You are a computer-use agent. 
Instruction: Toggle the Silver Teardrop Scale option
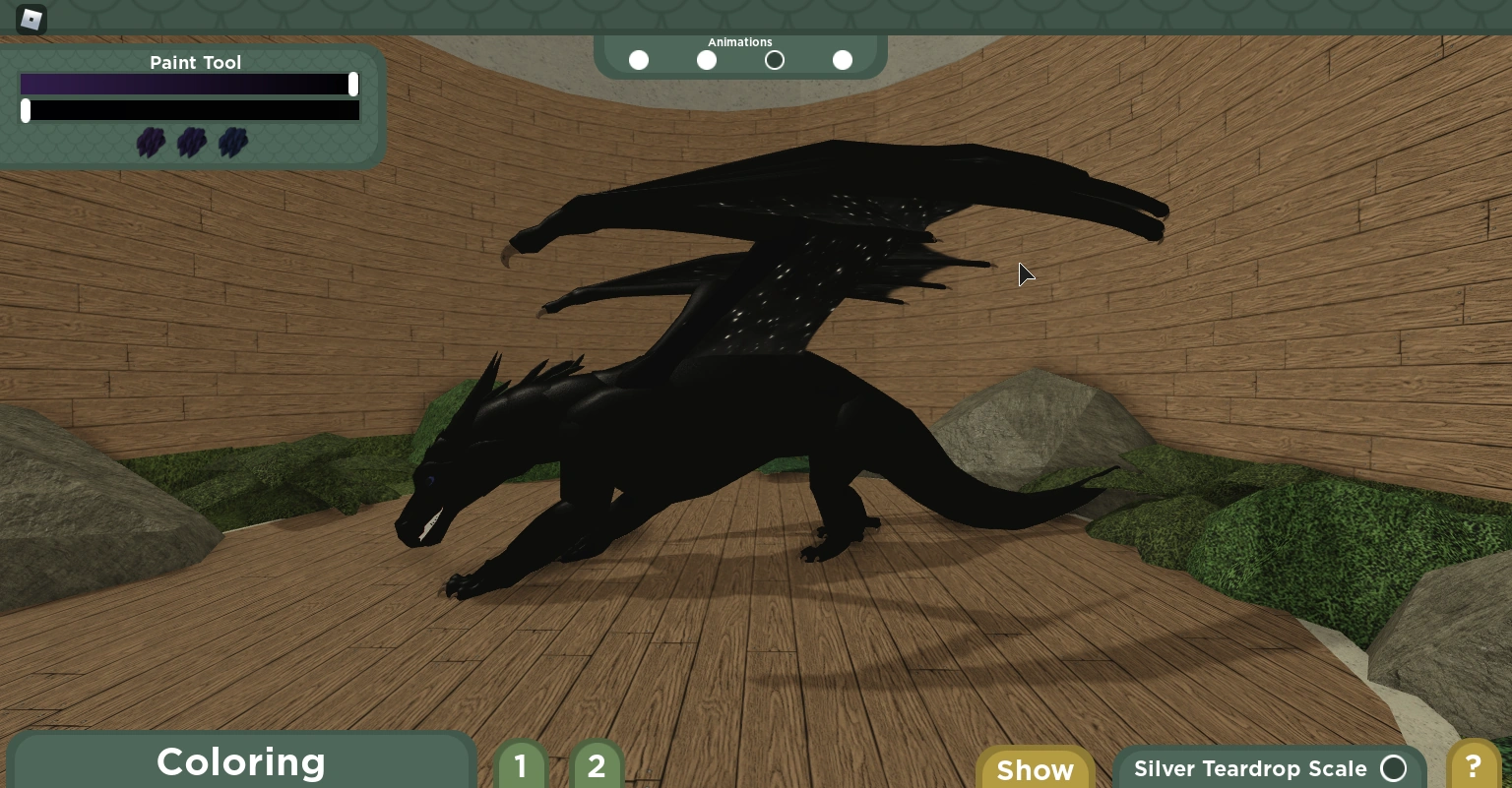coord(1393,768)
